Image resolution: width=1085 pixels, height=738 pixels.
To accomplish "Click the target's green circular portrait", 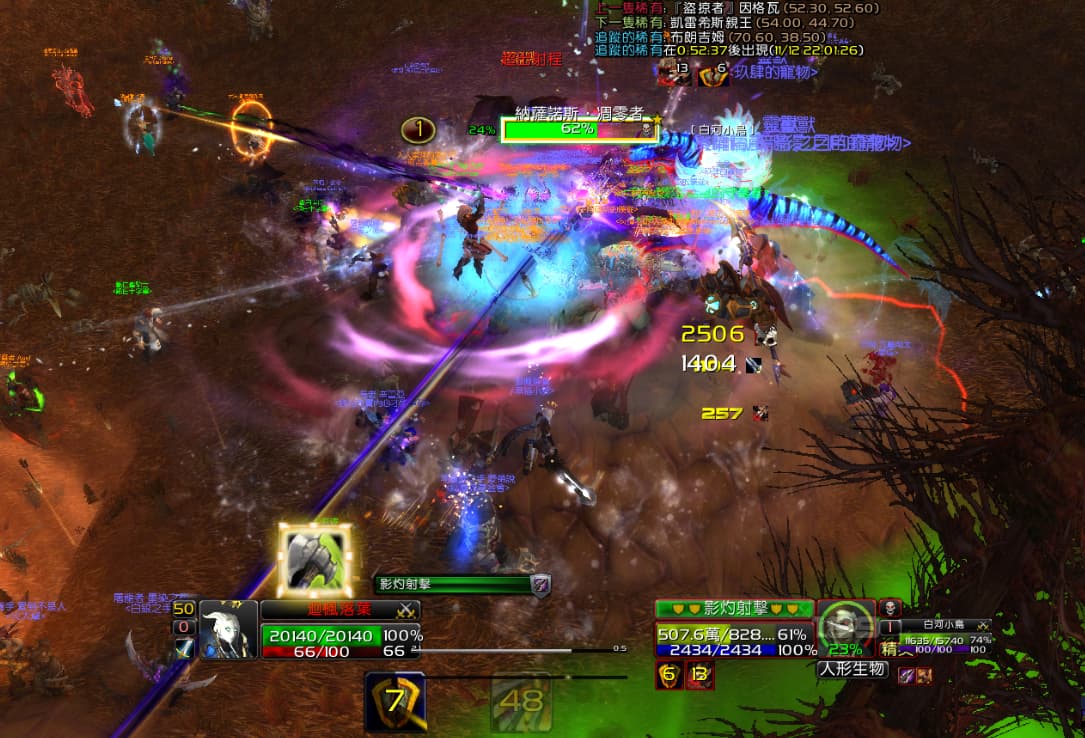I will pyautogui.click(x=846, y=629).
